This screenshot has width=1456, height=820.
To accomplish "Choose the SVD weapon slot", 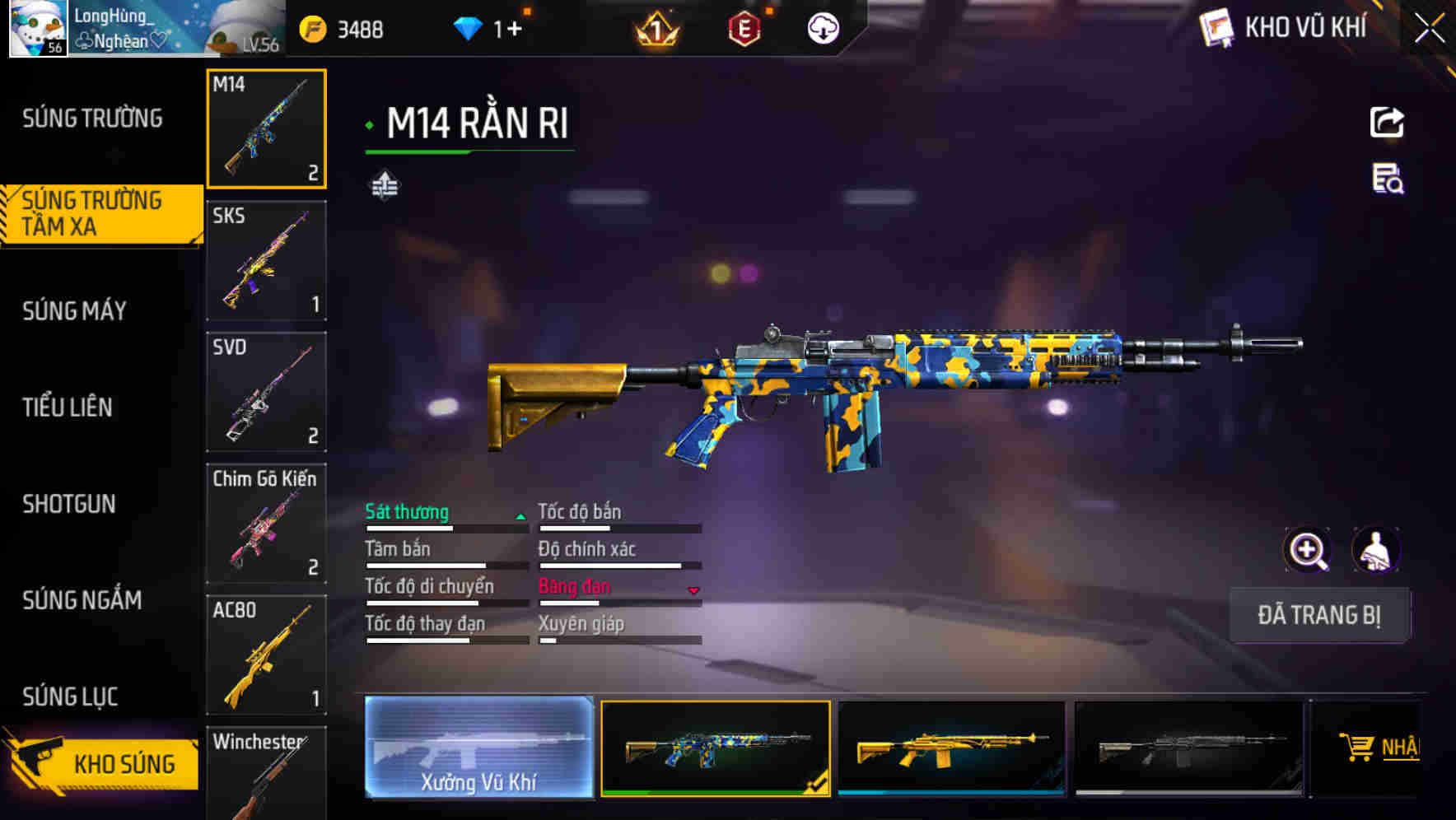I will coord(266,392).
